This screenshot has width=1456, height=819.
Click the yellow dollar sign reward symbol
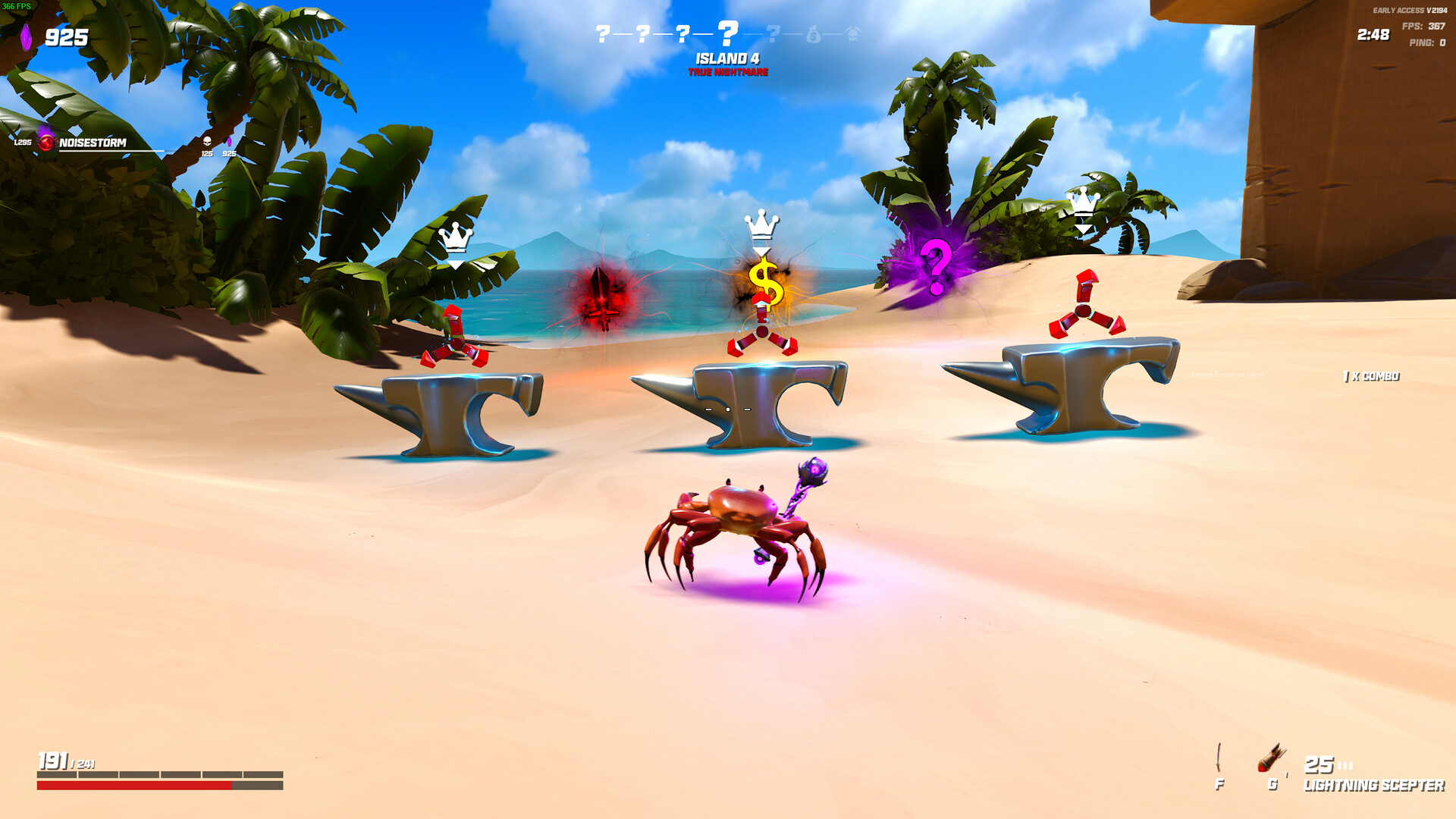tap(767, 286)
